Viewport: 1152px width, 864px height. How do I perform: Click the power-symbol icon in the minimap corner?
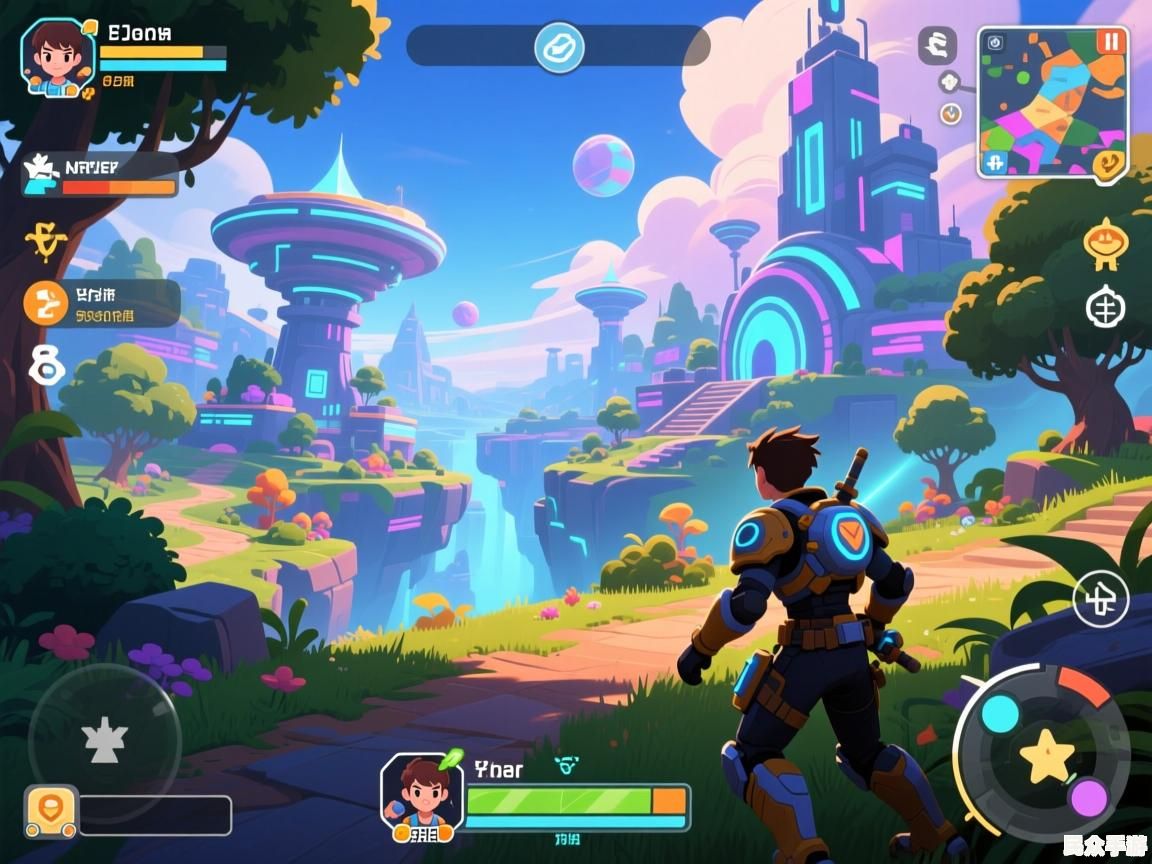pyautogui.click(x=994, y=42)
